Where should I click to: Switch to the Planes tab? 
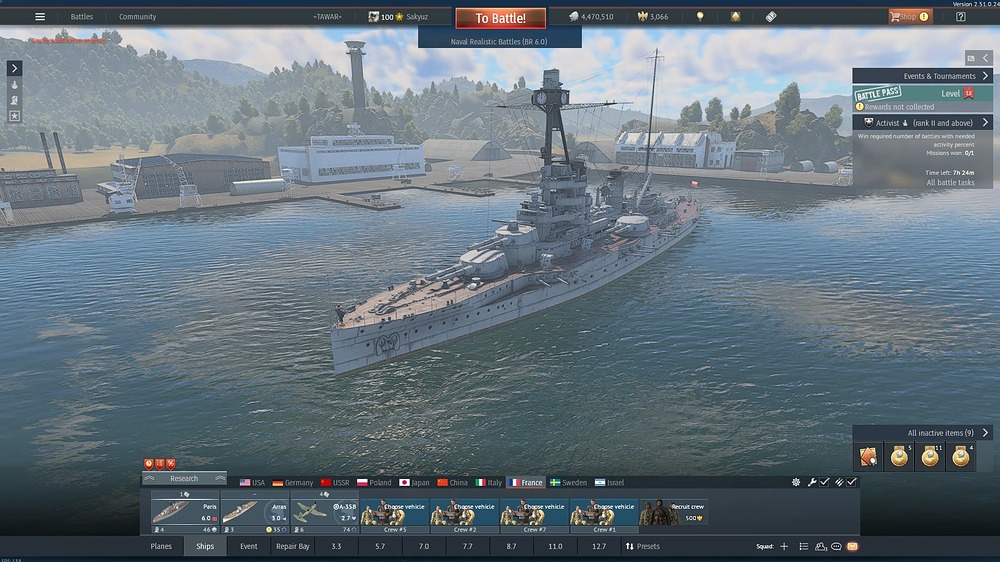click(x=161, y=546)
